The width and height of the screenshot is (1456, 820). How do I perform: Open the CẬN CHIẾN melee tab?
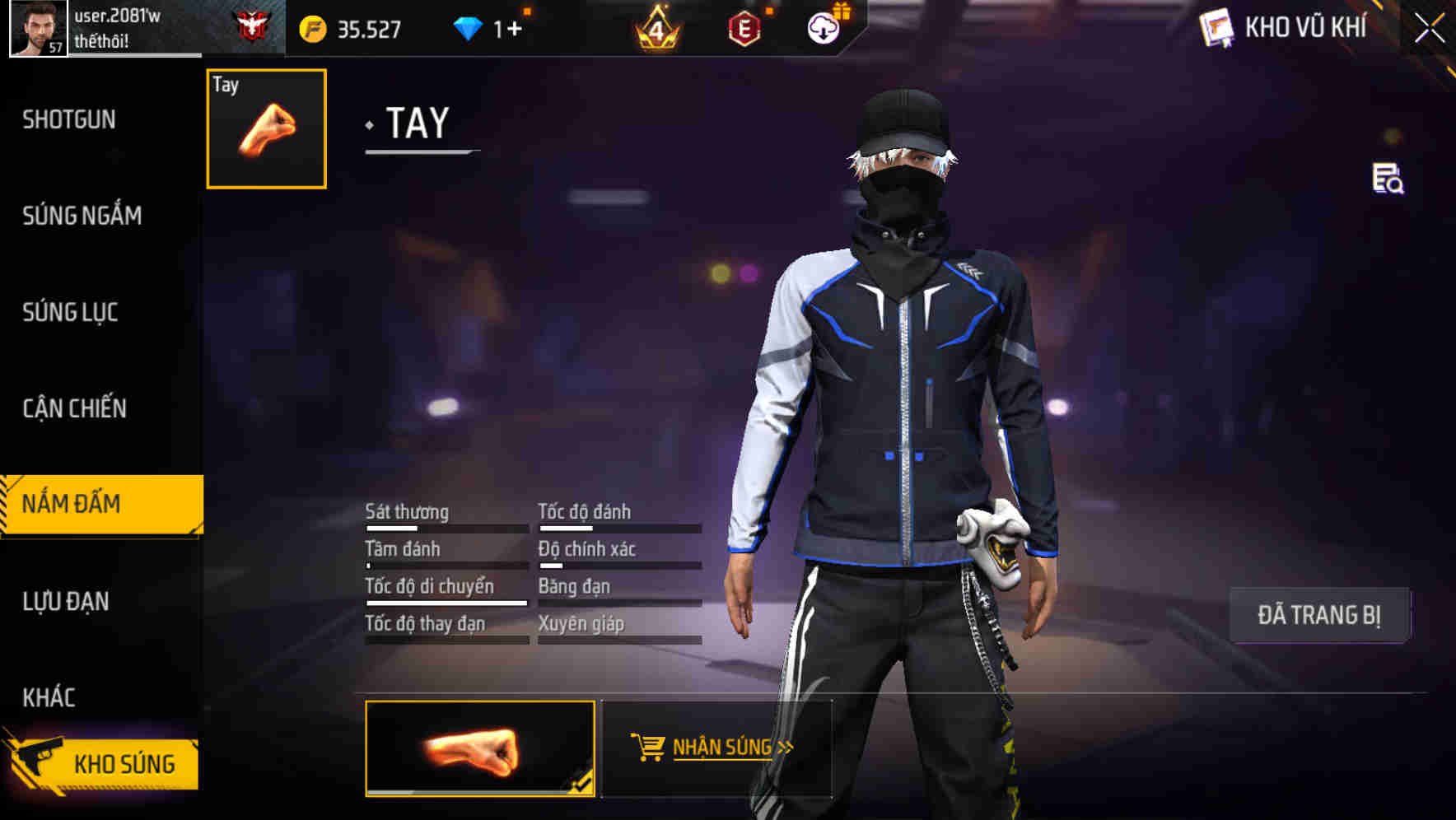[72, 408]
